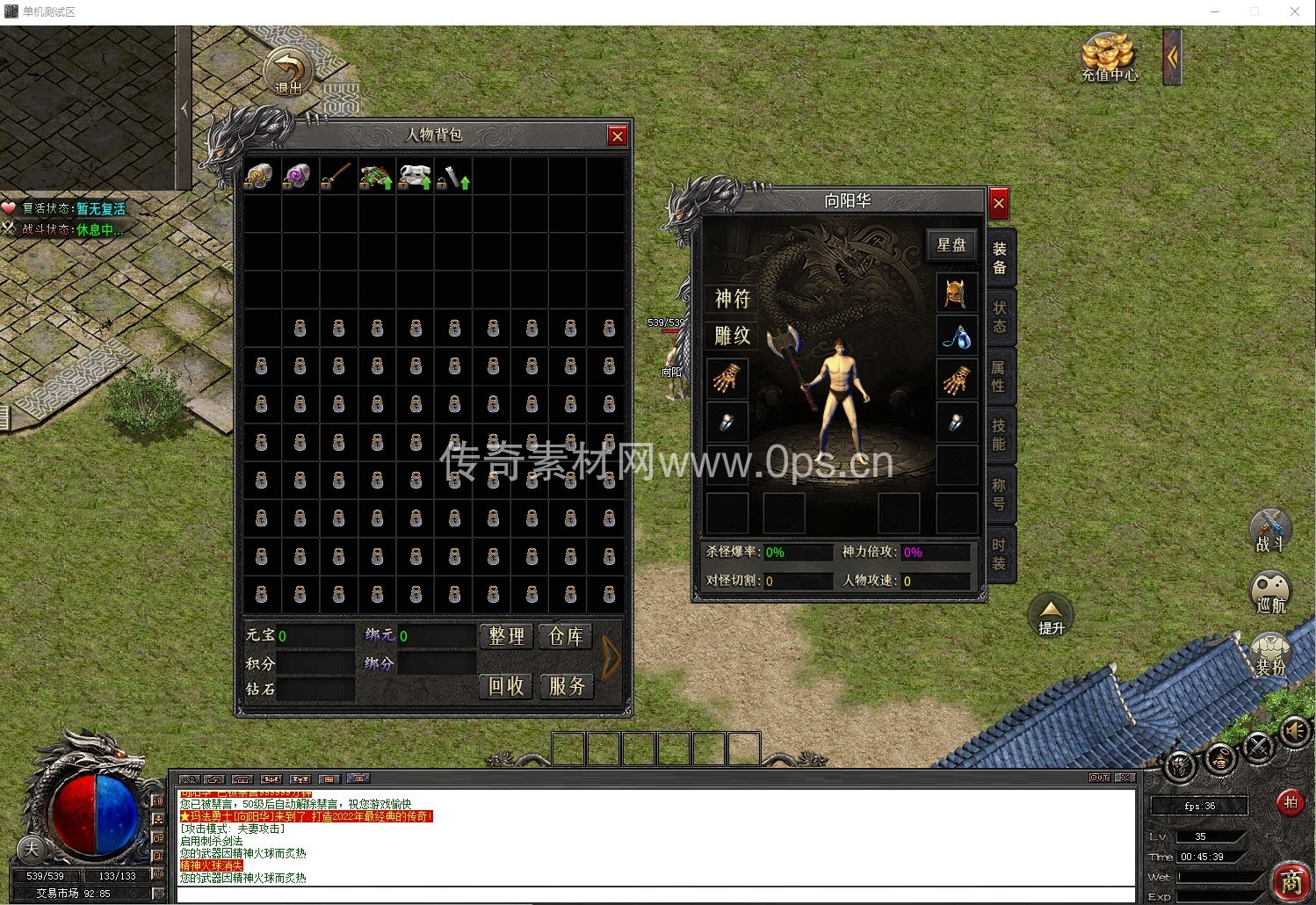Close the character backpack window

(x=618, y=135)
